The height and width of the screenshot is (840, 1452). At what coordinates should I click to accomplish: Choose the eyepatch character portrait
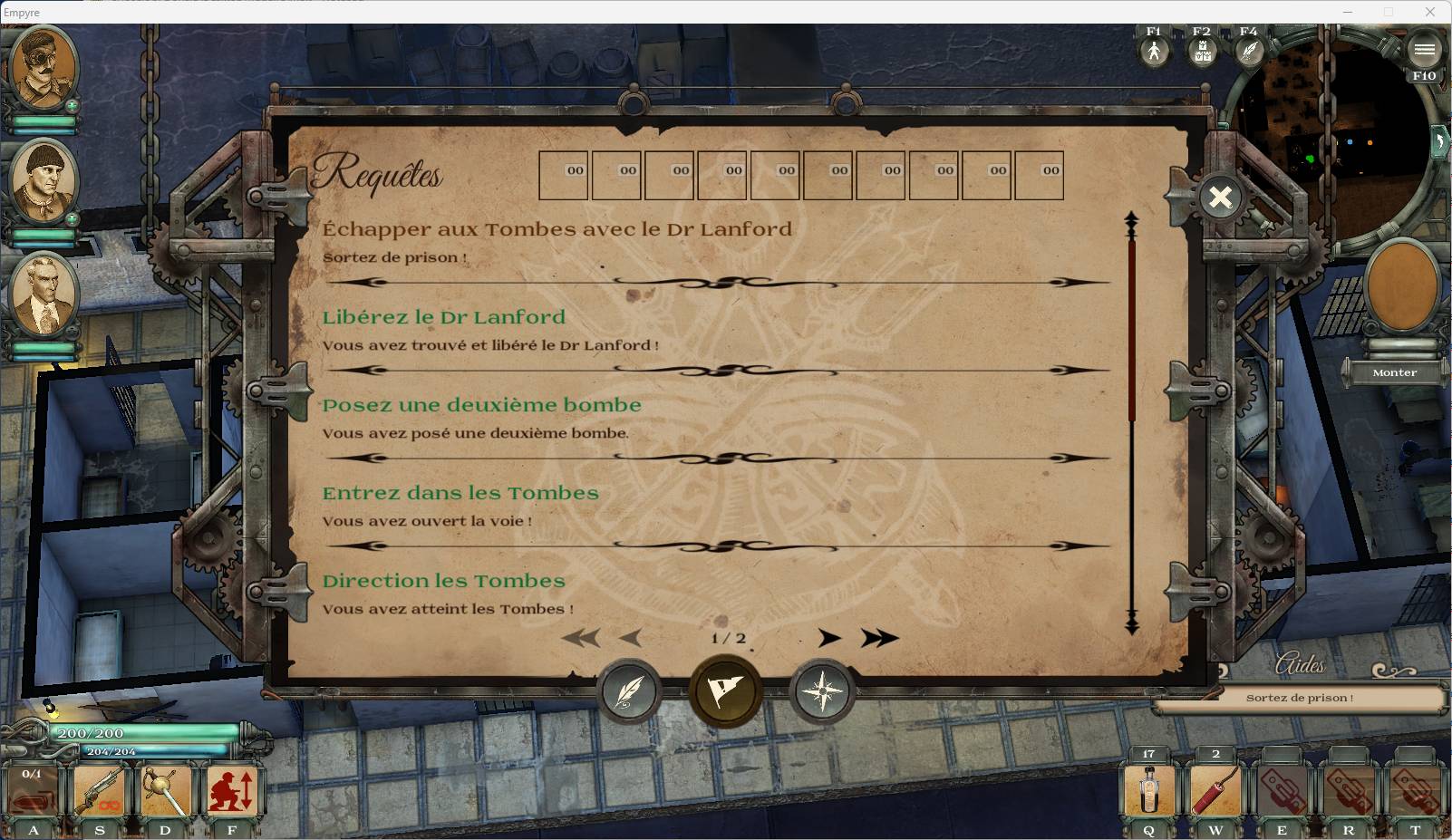[x=43, y=68]
